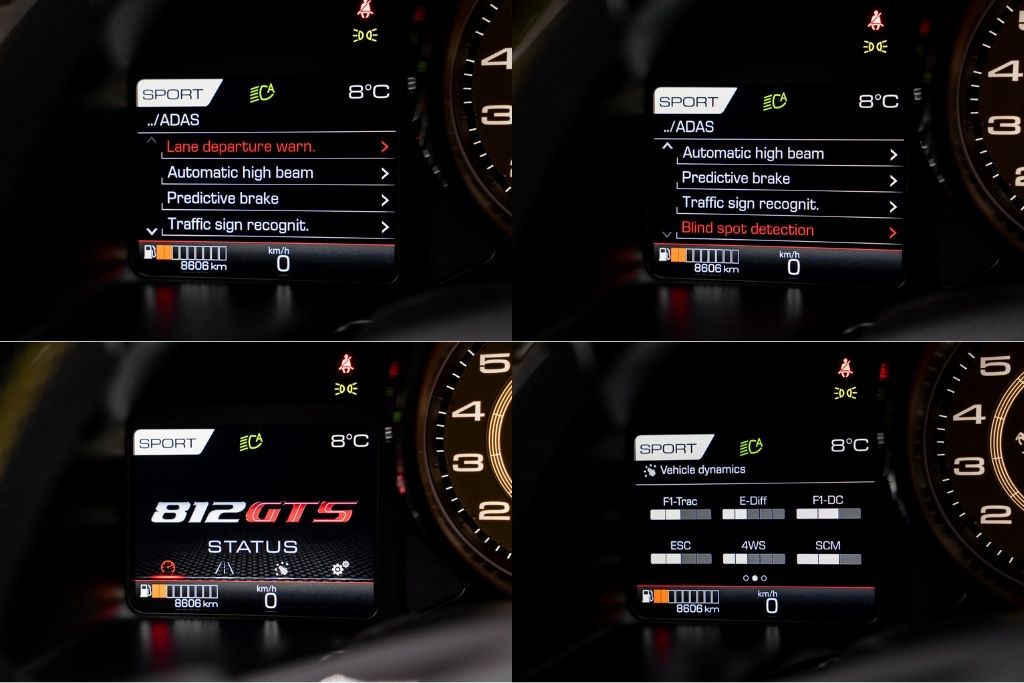Select the F1-Trac dynamics bar

tap(680, 514)
